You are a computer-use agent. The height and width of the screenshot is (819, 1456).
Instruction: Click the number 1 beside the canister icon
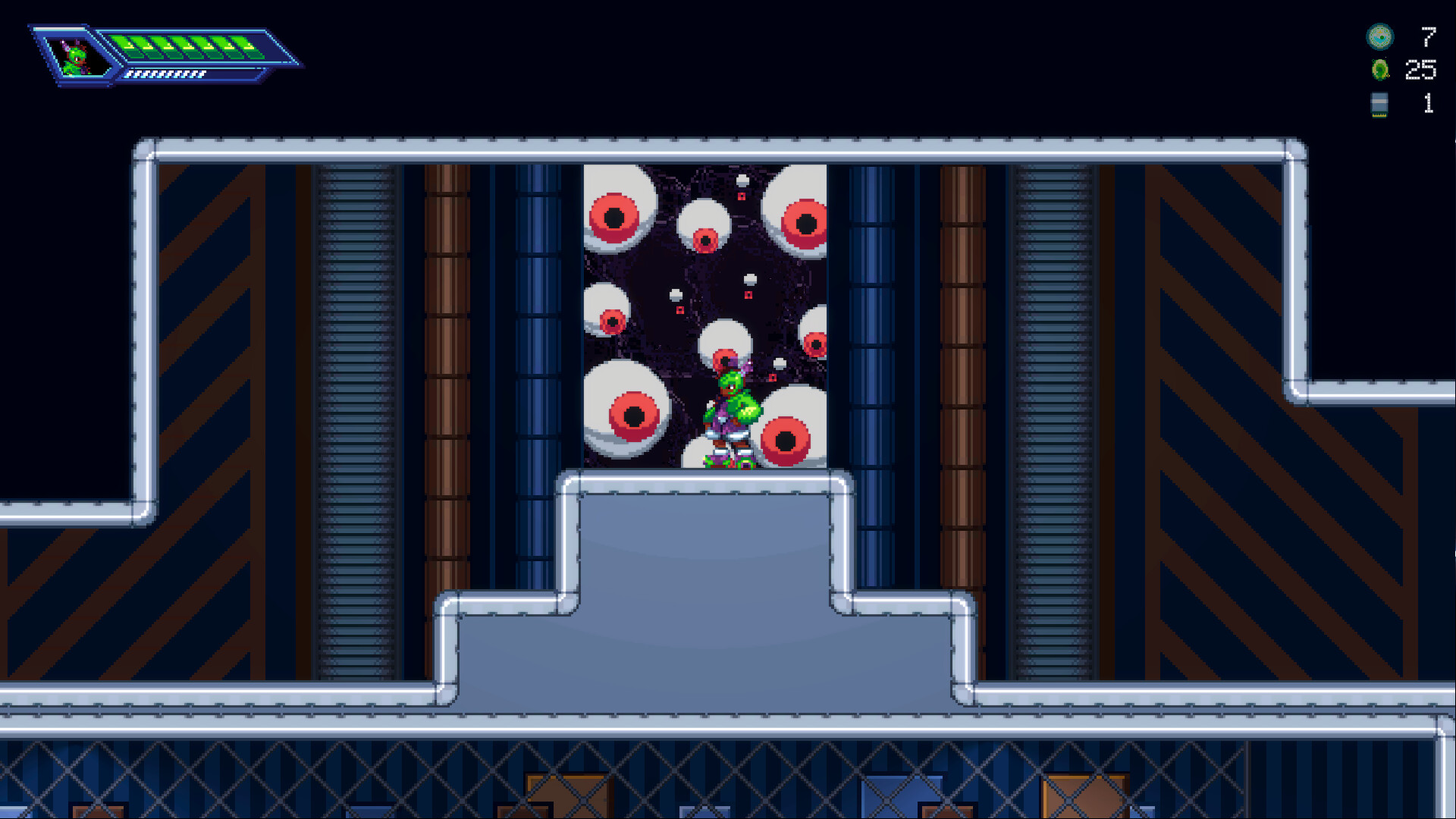point(1429,103)
